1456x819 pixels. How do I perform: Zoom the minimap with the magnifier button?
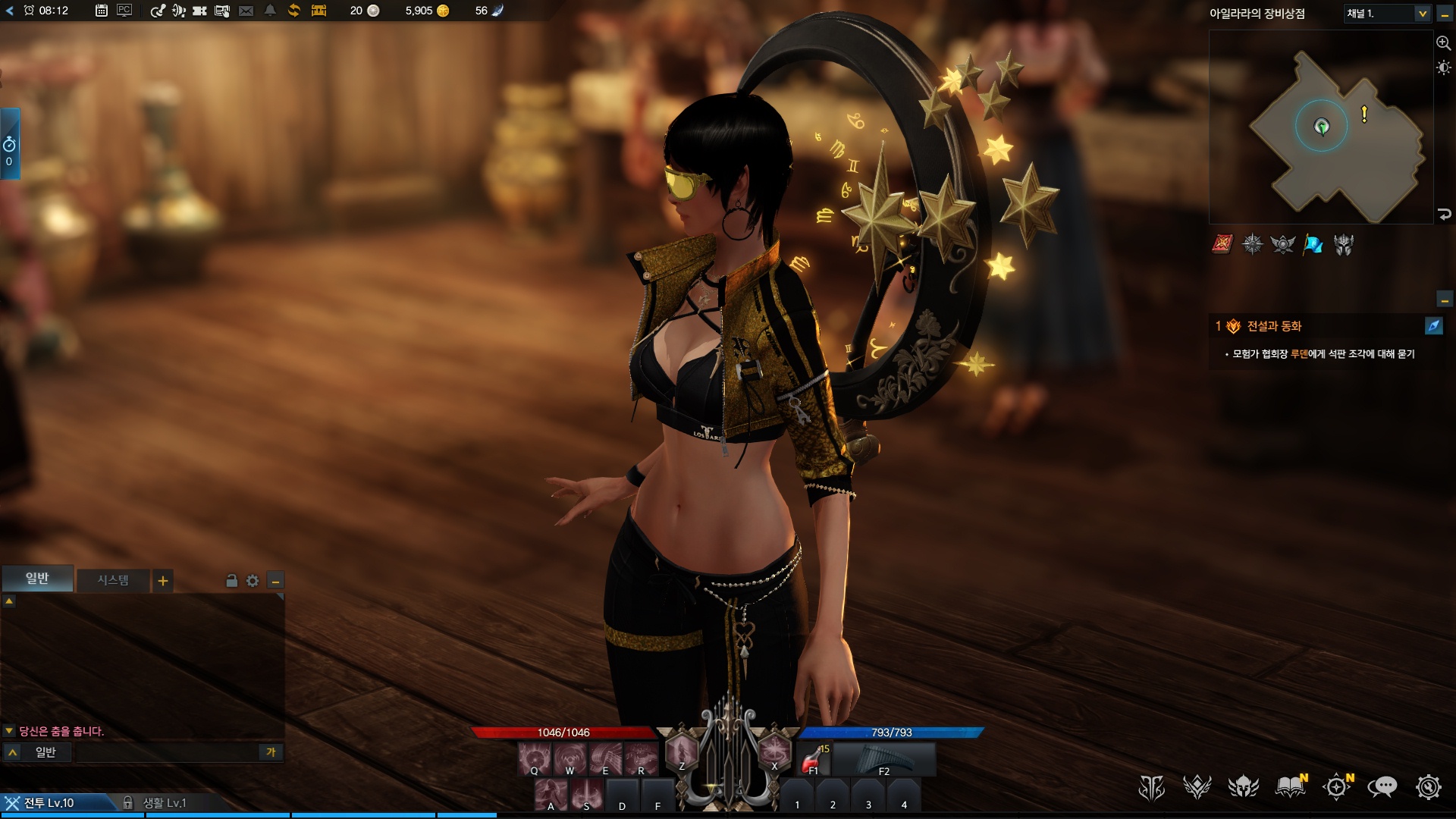click(1443, 43)
